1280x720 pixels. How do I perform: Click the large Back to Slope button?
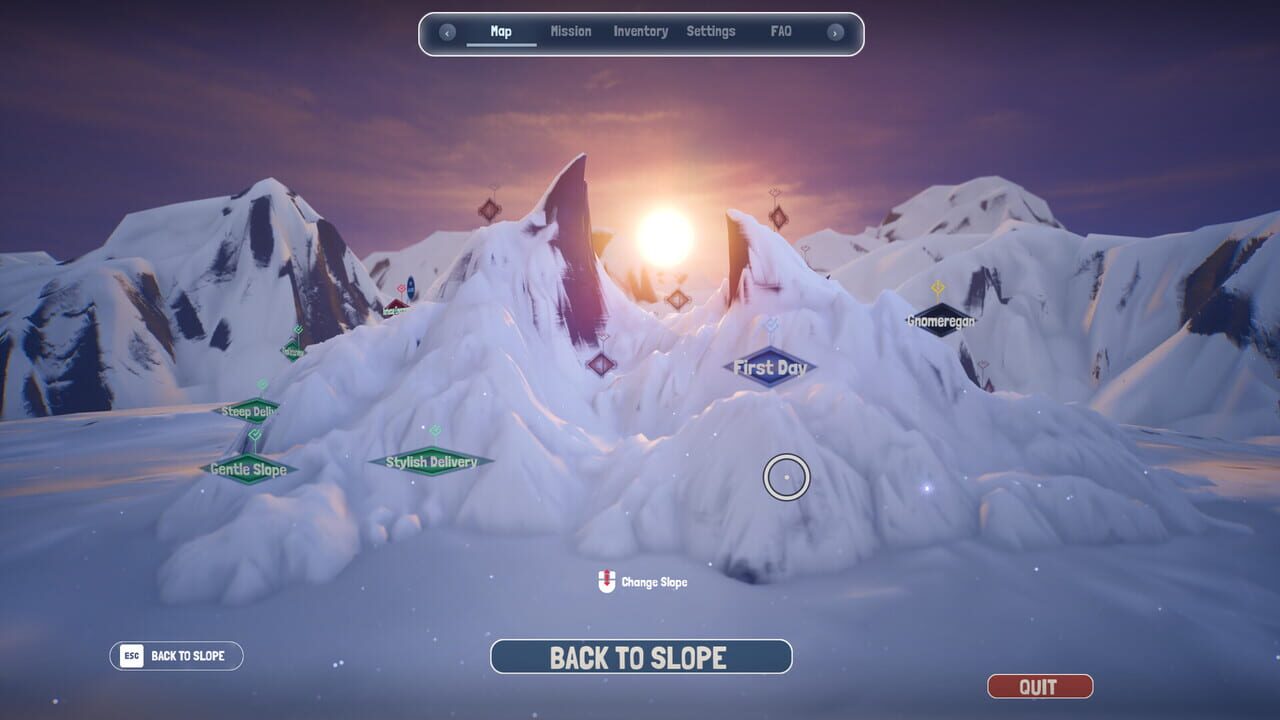point(641,657)
